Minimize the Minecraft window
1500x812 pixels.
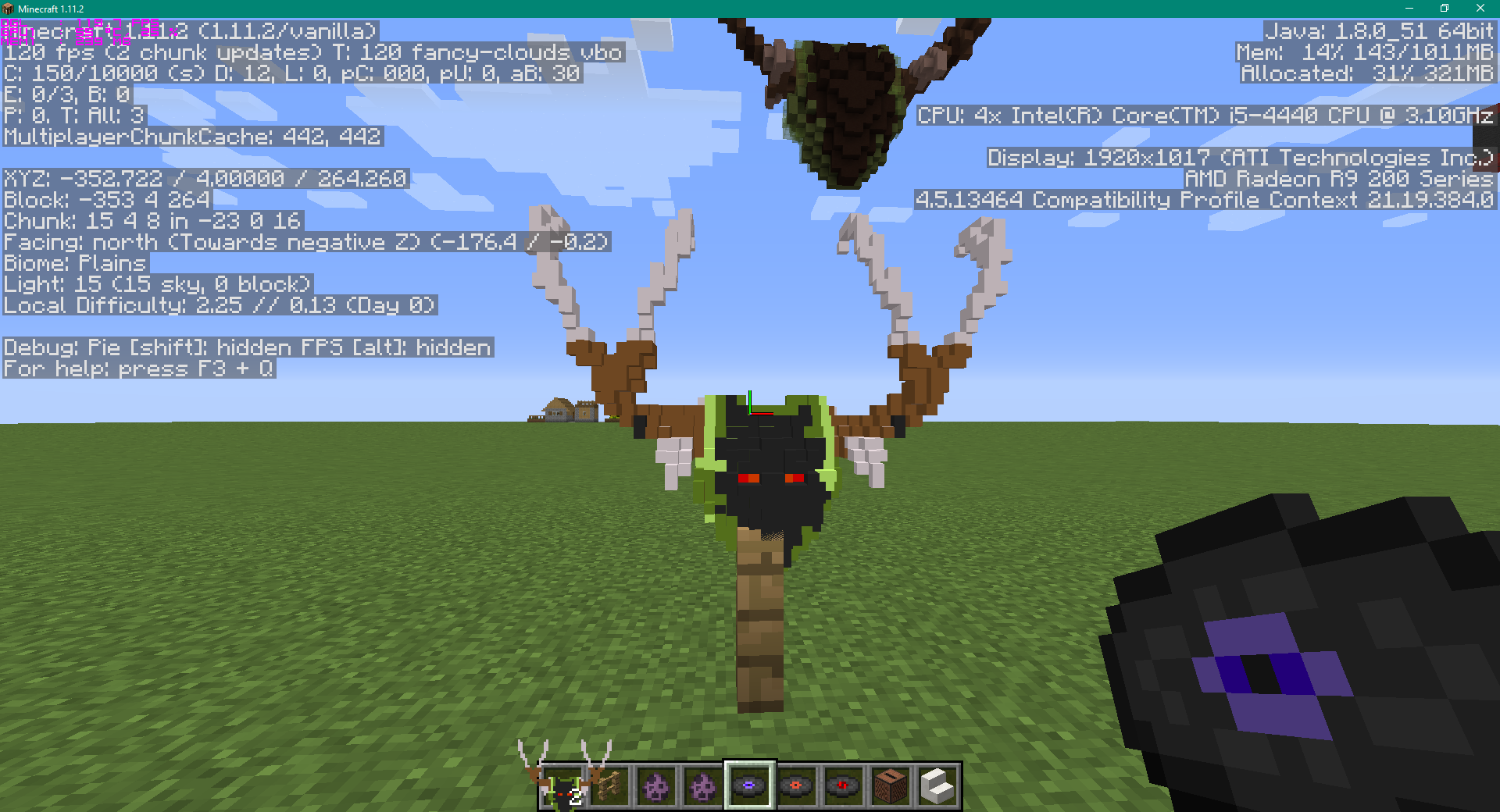[x=1409, y=9]
